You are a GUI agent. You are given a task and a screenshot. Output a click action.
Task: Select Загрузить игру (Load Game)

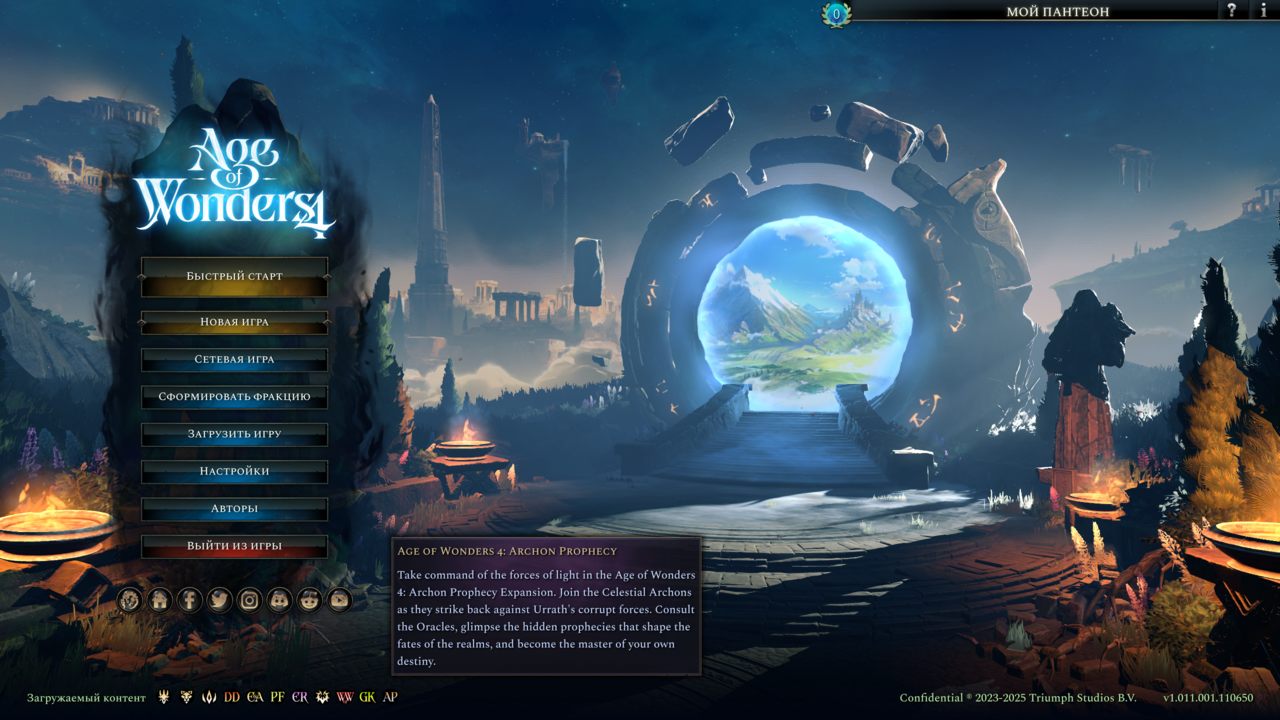(234, 434)
